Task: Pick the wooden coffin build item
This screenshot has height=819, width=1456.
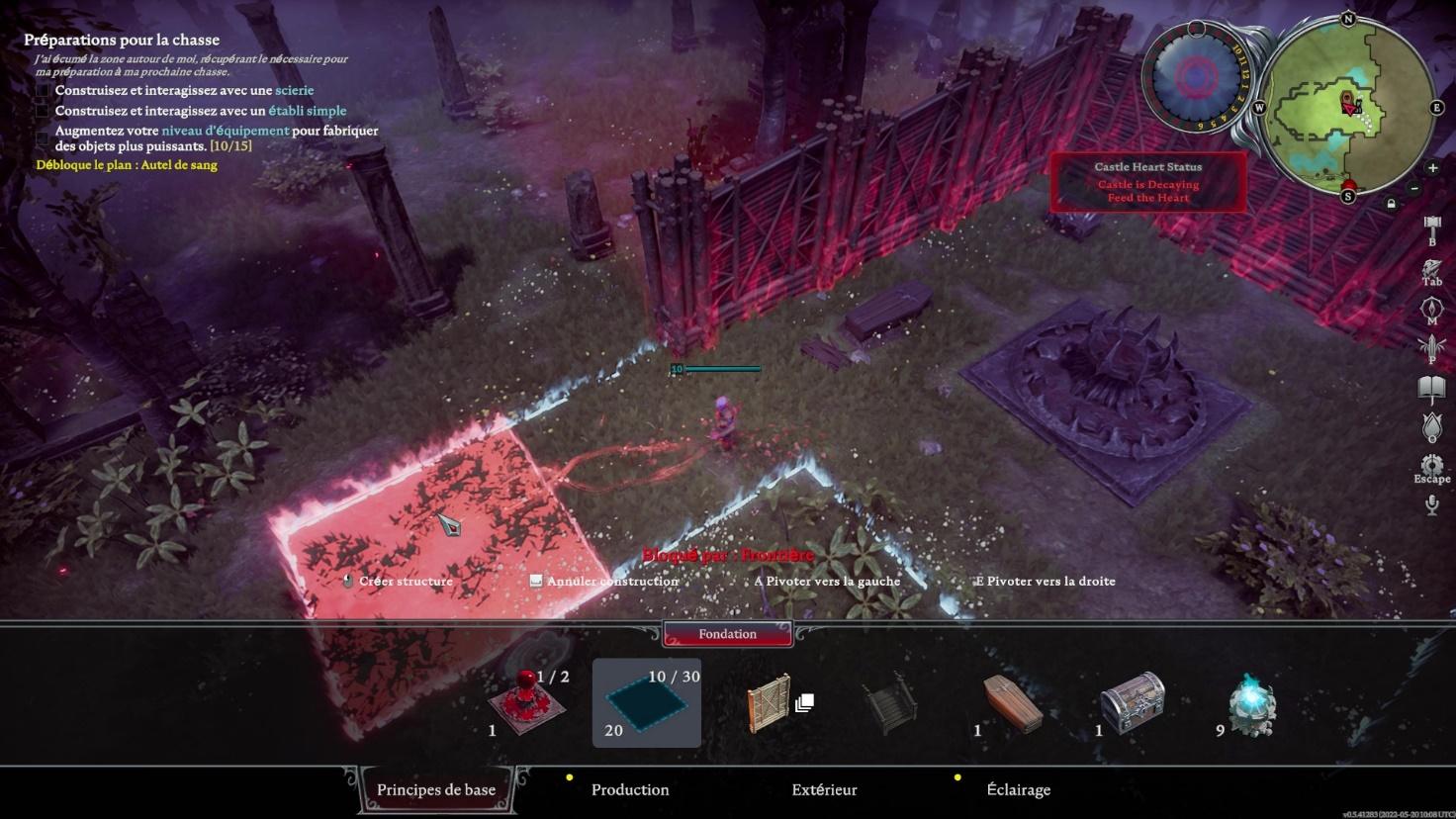Action: tap(1013, 704)
